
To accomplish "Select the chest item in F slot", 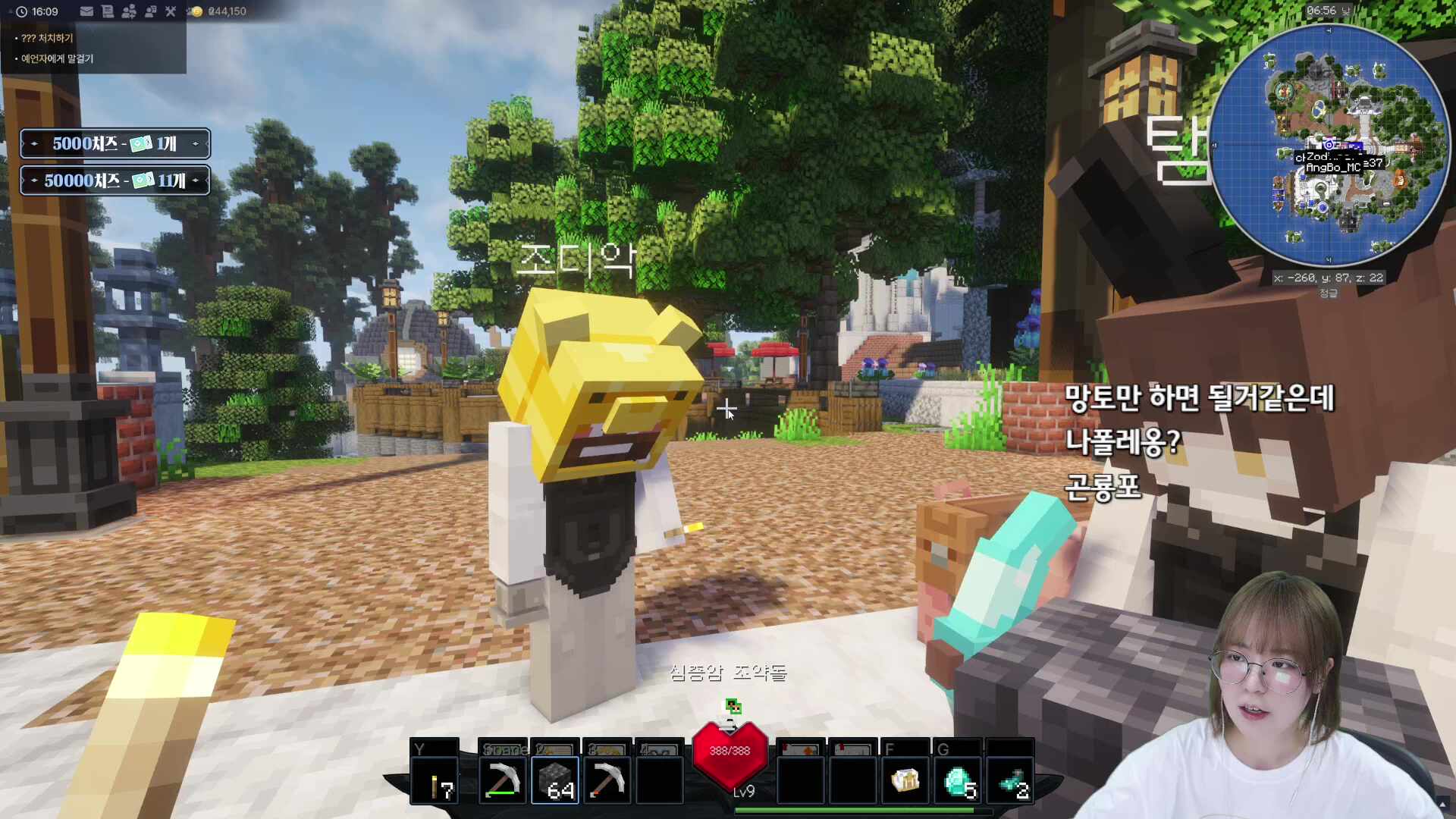I will coord(905,781).
